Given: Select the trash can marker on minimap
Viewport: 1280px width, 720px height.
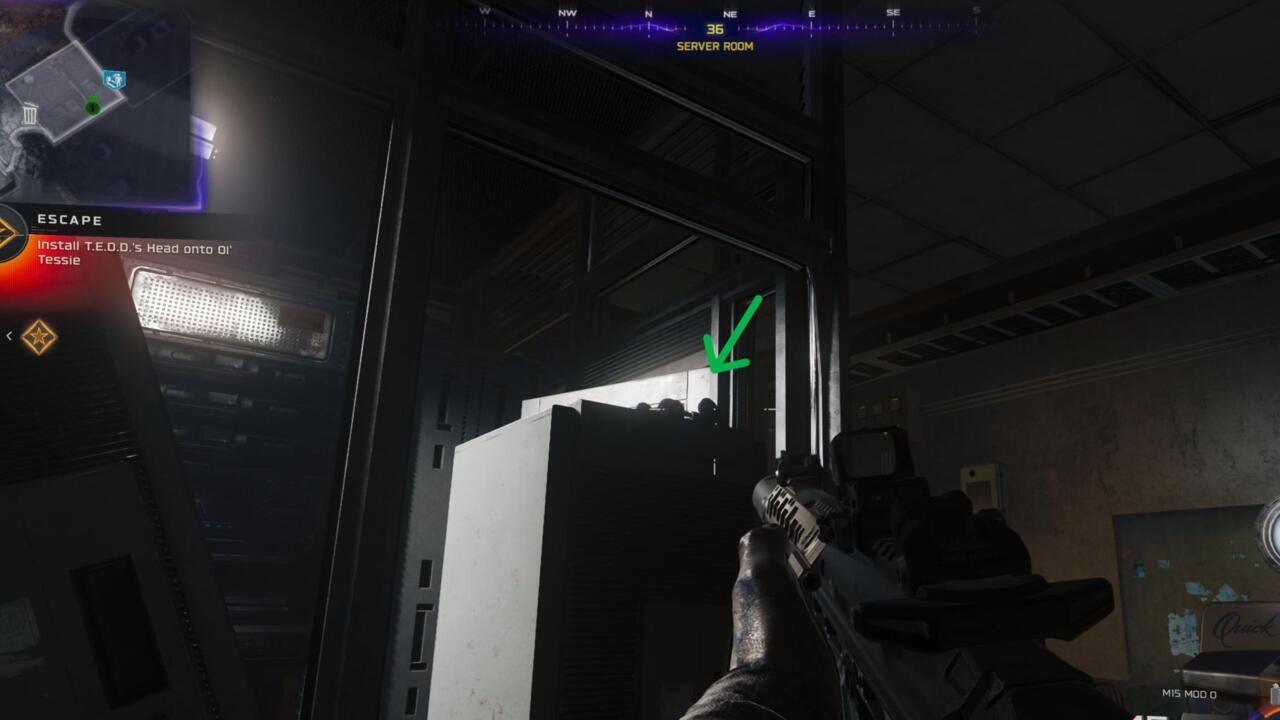Looking at the screenshot, I should (30, 114).
